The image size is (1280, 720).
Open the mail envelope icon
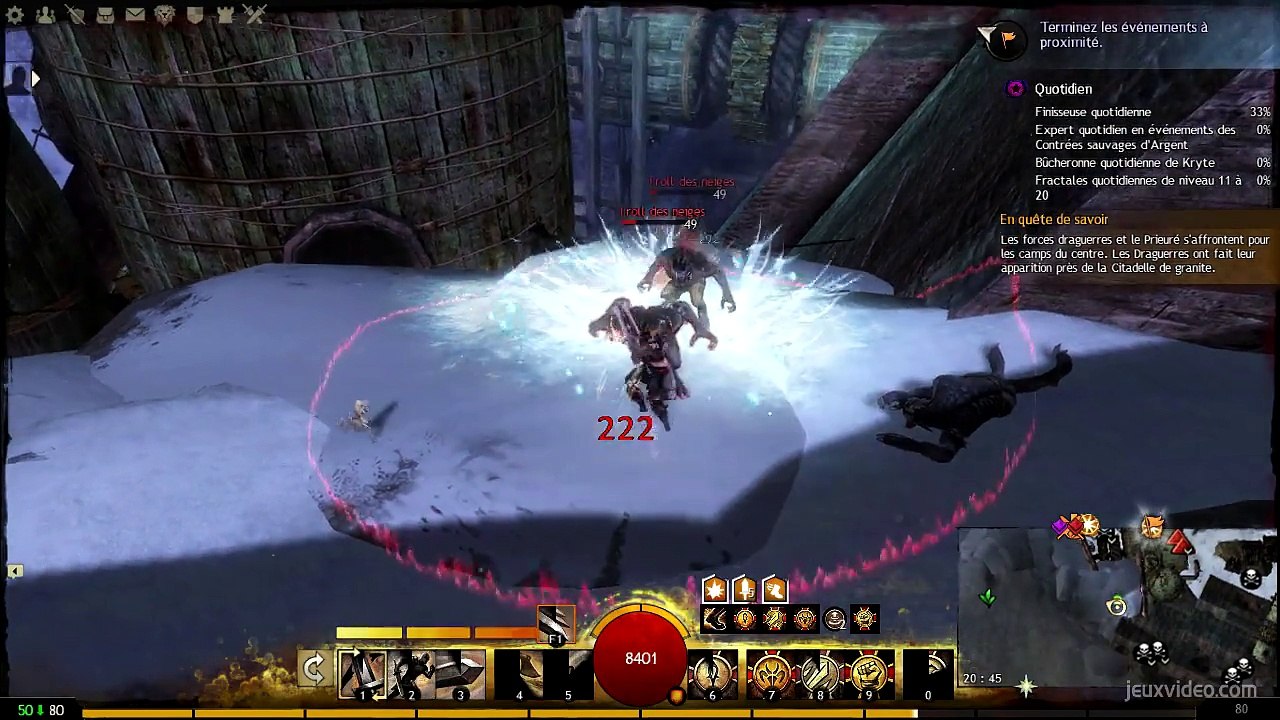pos(135,15)
